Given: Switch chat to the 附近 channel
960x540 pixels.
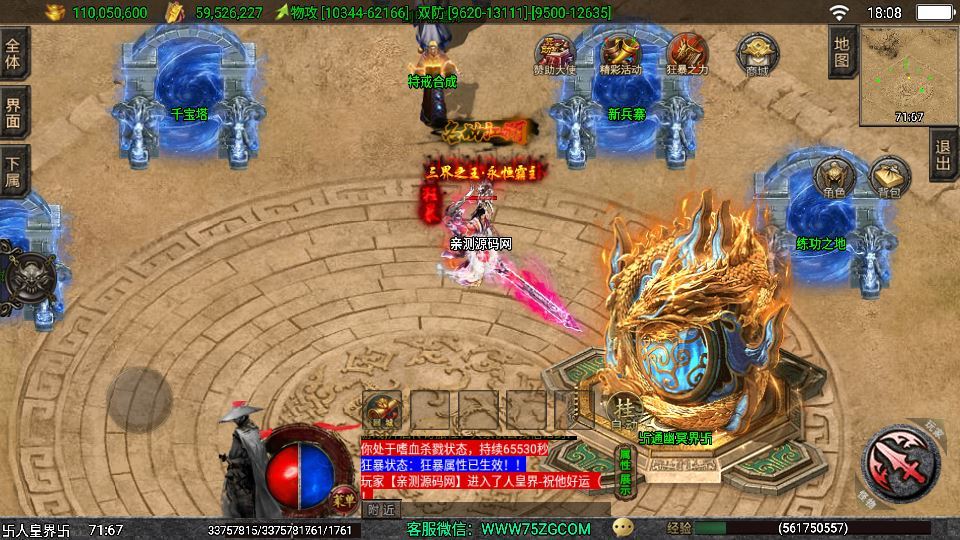Looking at the screenshot, I should pyautogui.click(x=380, y=509).
